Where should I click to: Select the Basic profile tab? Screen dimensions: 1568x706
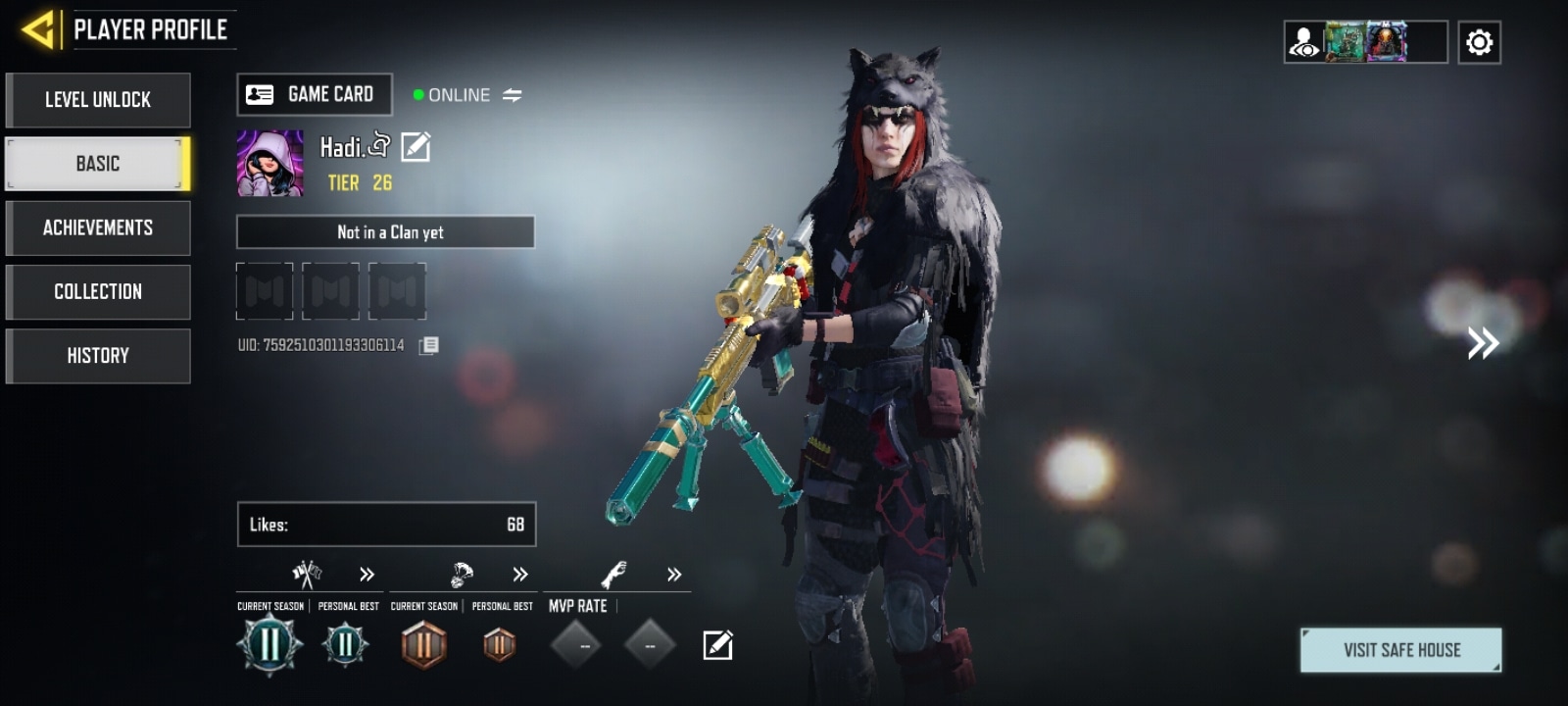98,164
